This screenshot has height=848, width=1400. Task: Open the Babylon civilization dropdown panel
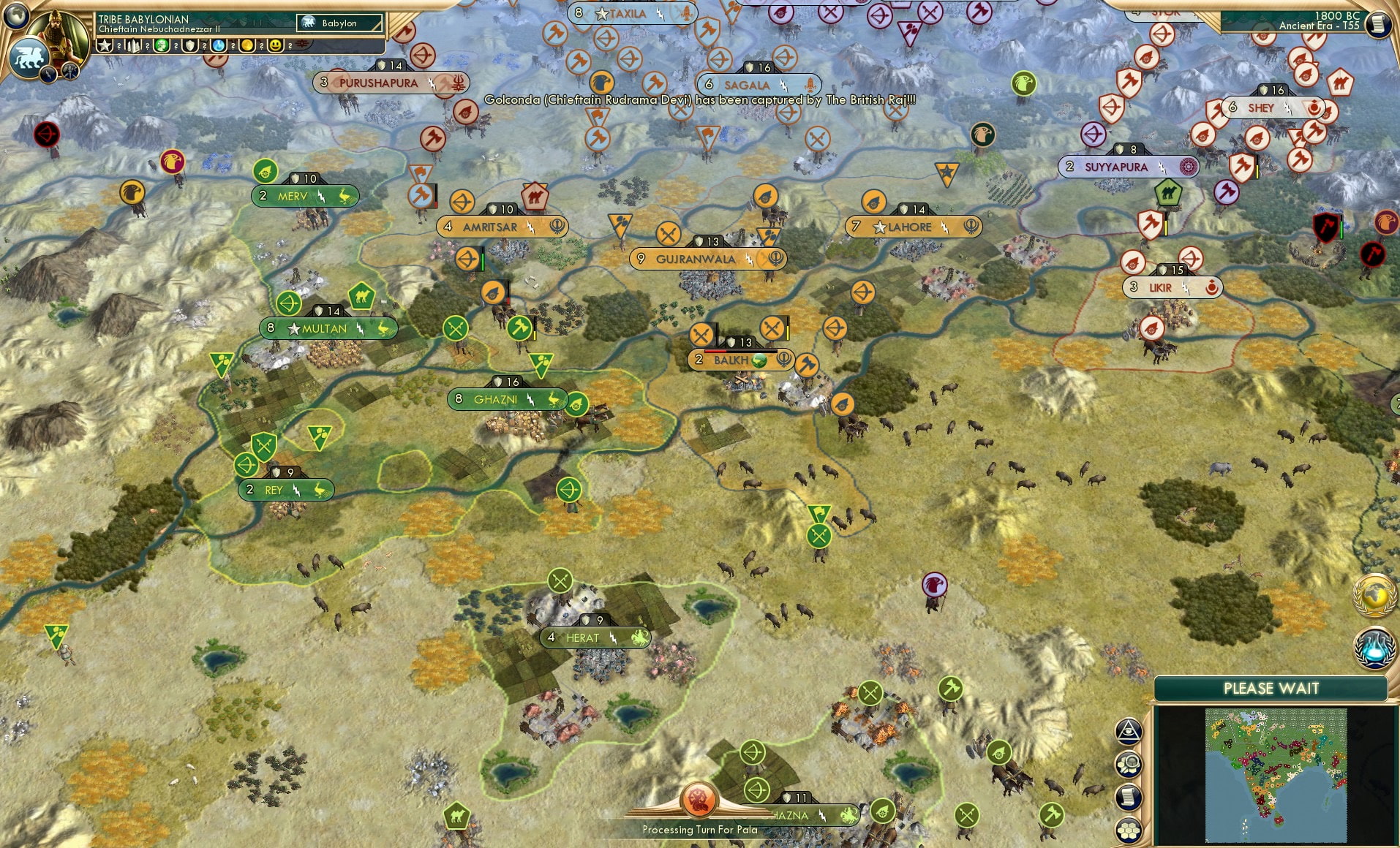click(340, 23)
